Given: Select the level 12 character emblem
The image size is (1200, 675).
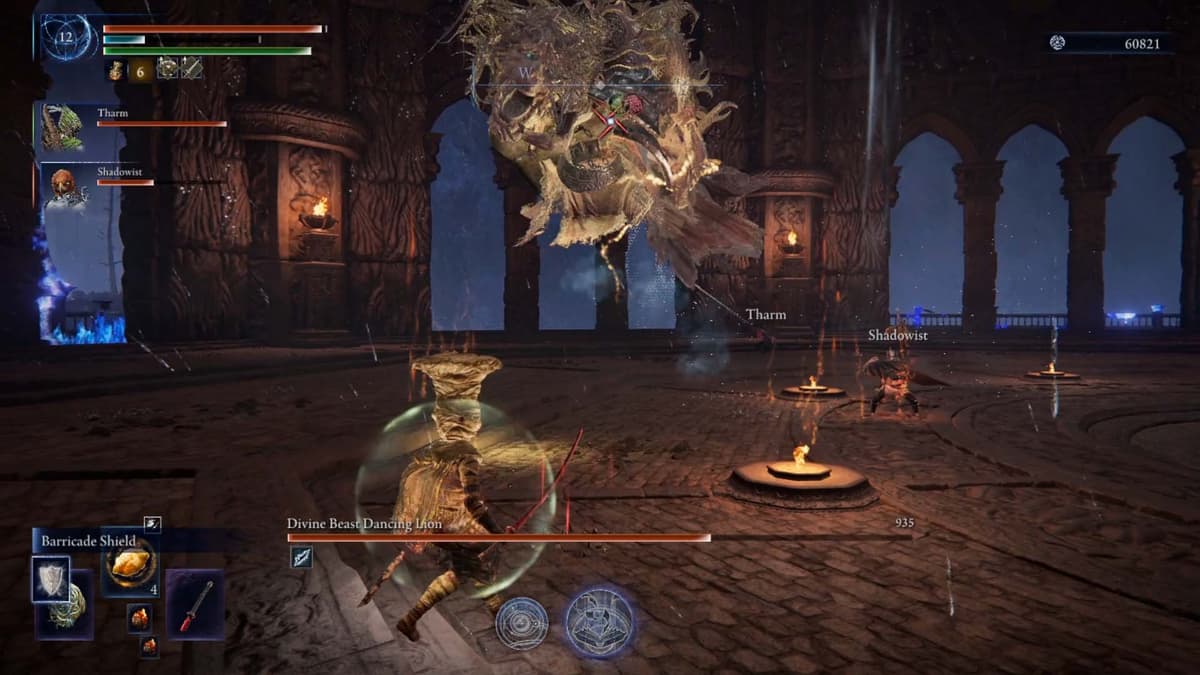Looking at the screenshot, I should point(67,38).
